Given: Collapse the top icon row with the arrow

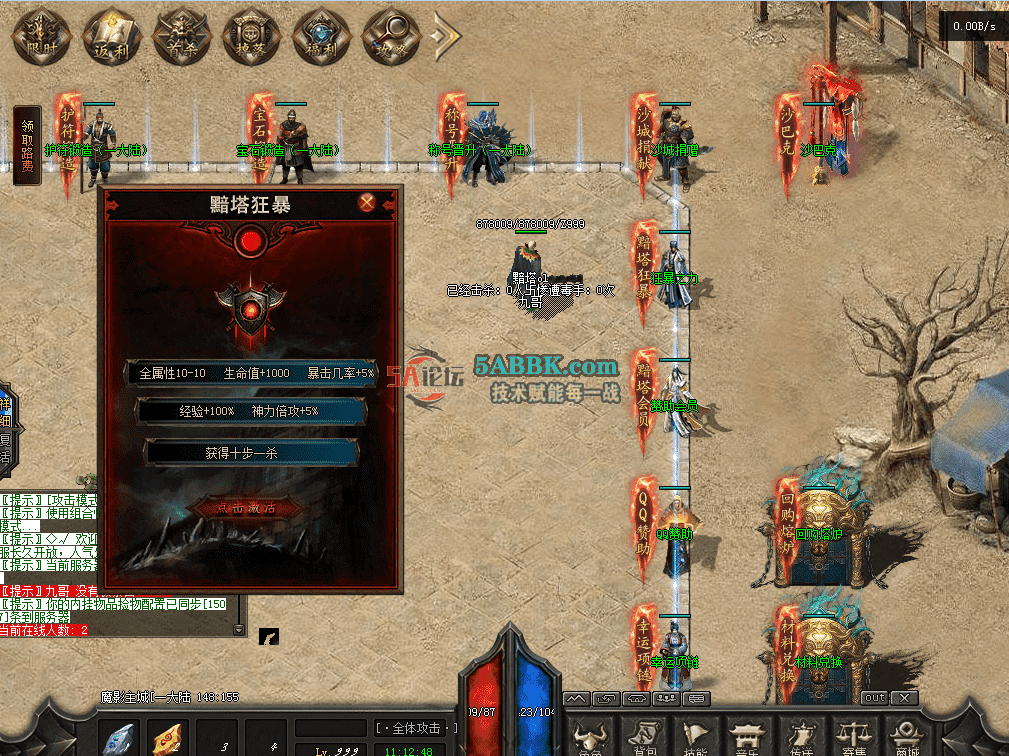Looking at the screenshot, I should pyautogui.click(x=444, y=36).
